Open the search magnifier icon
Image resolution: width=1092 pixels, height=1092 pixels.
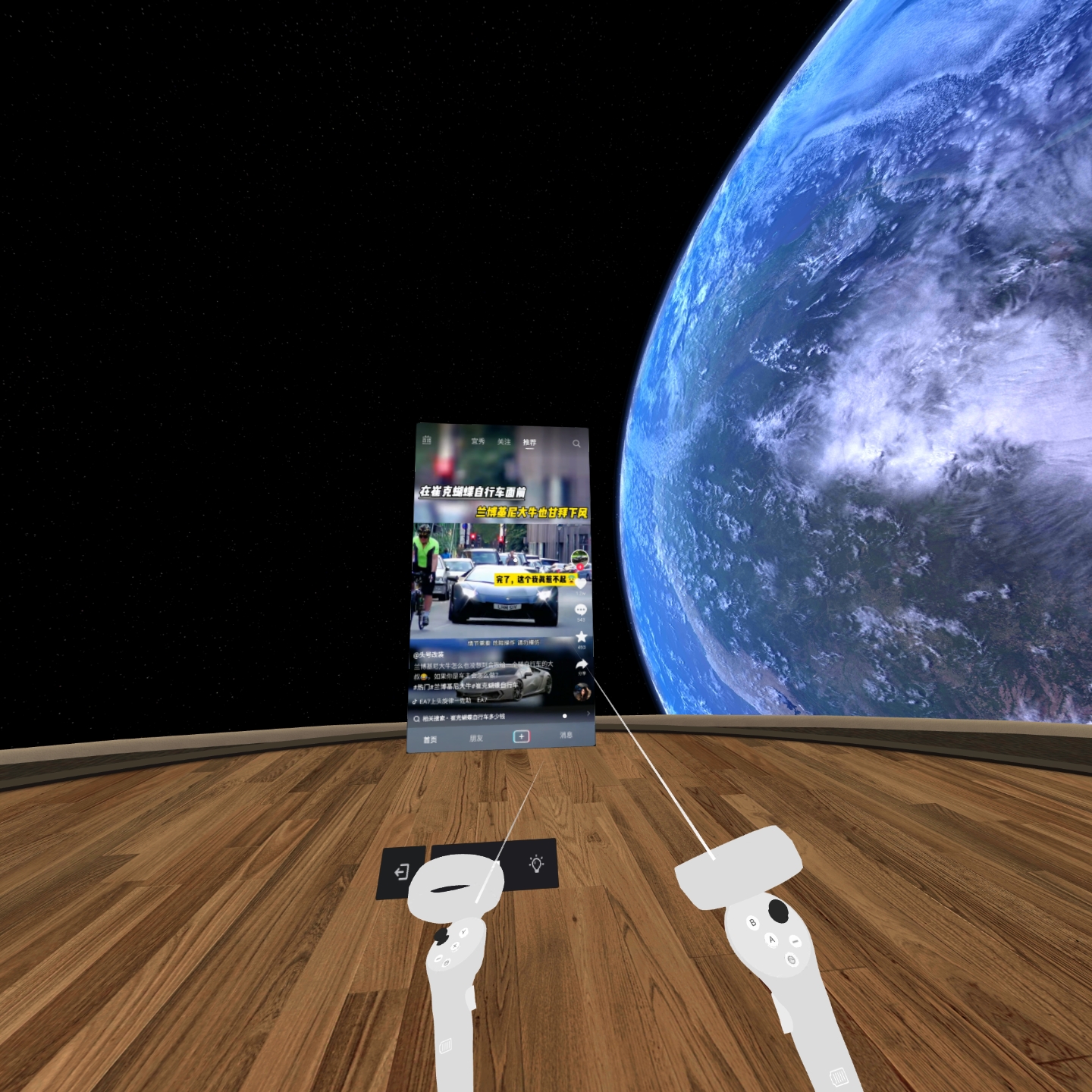click(576, 444)
